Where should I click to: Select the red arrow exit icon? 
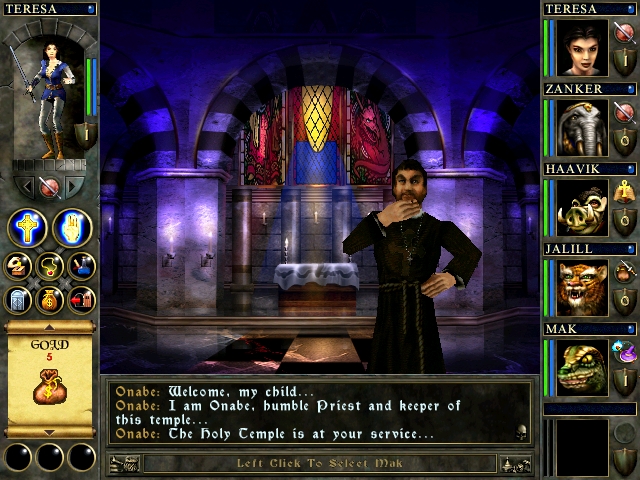point(81,298)
